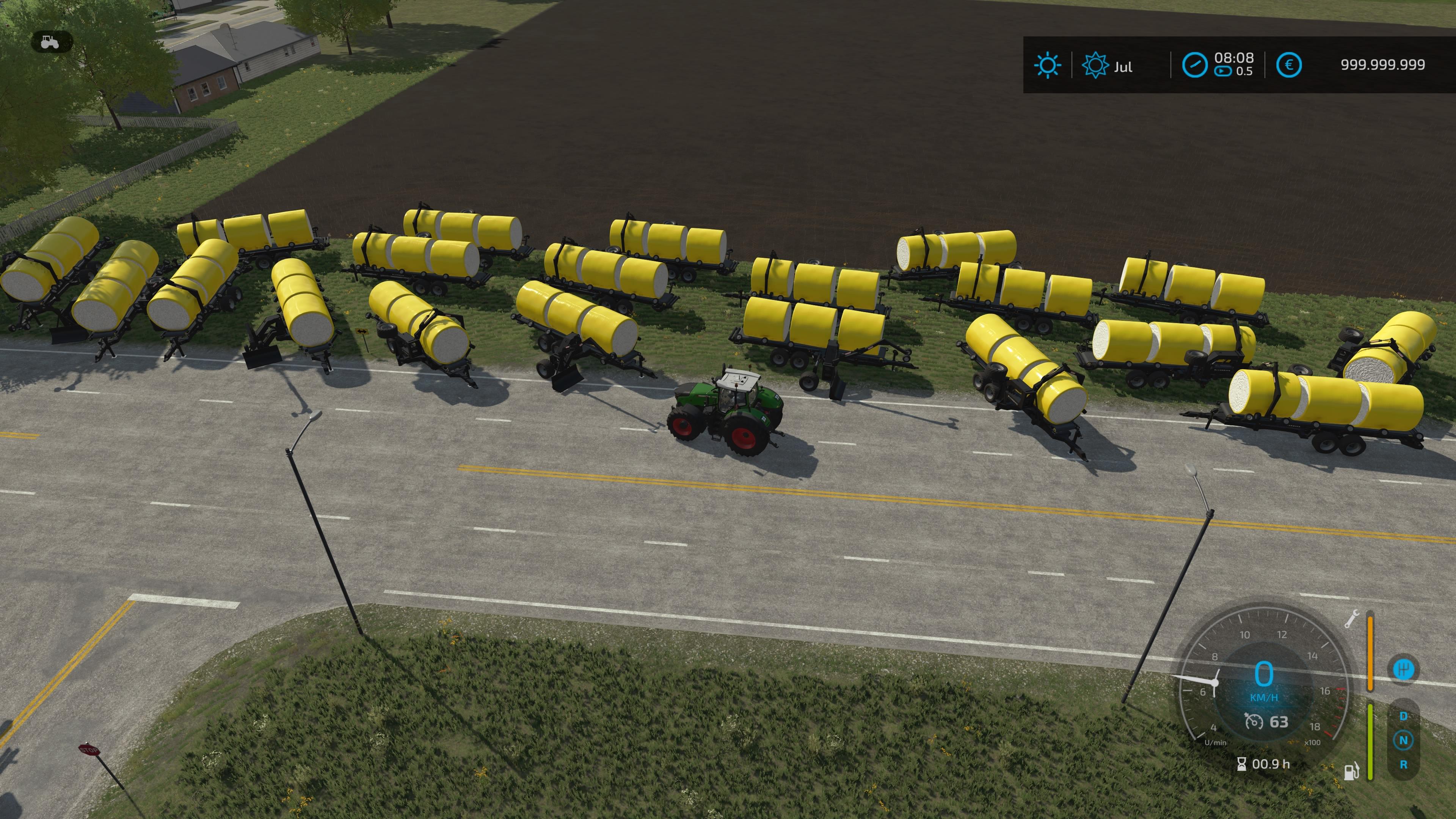Select the D drive gear indicator
Viewport: 1456px width, 819px height.
point(1403,716)
